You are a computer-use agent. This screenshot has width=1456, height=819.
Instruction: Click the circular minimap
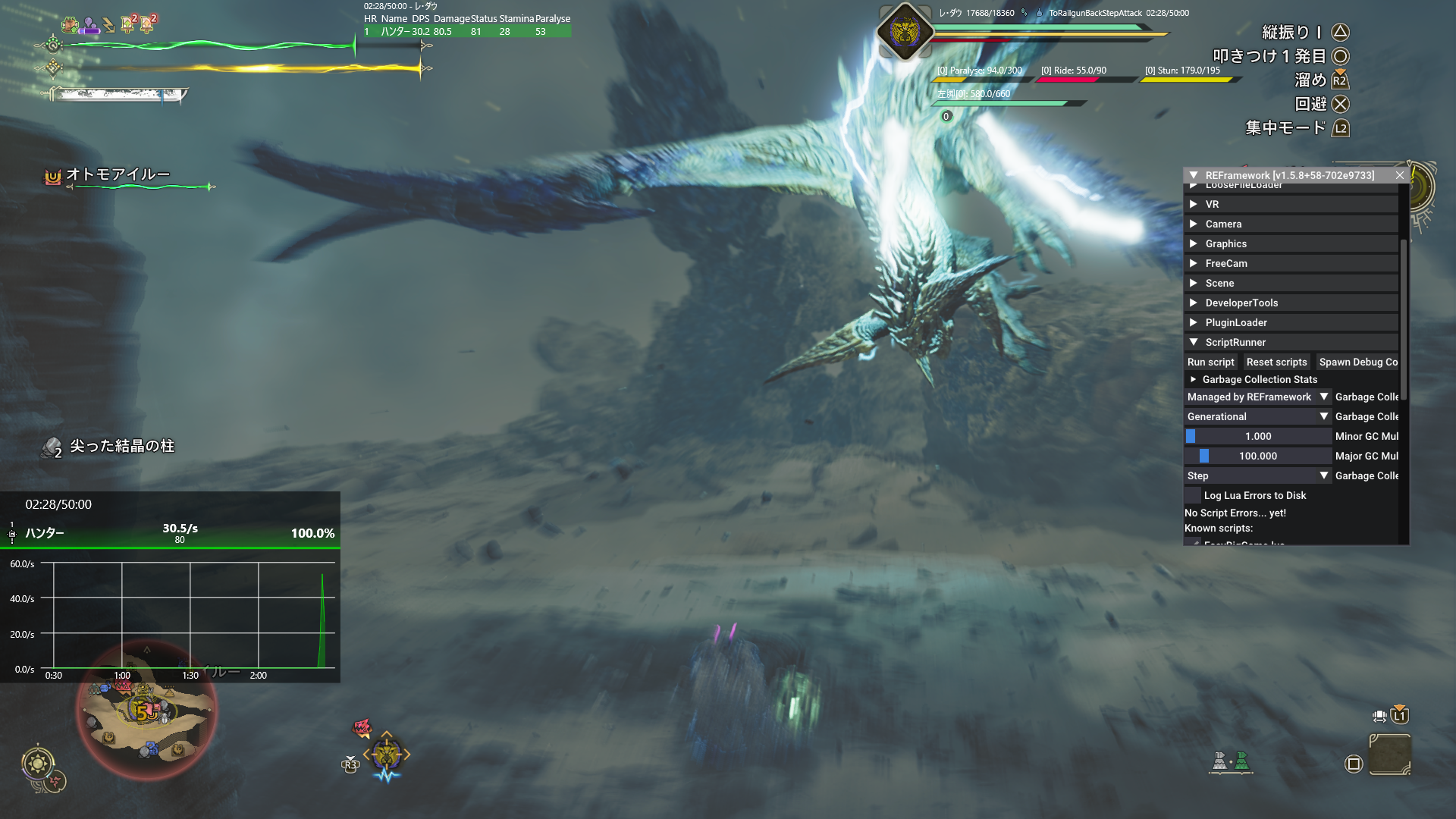click(x=146, y=711)
